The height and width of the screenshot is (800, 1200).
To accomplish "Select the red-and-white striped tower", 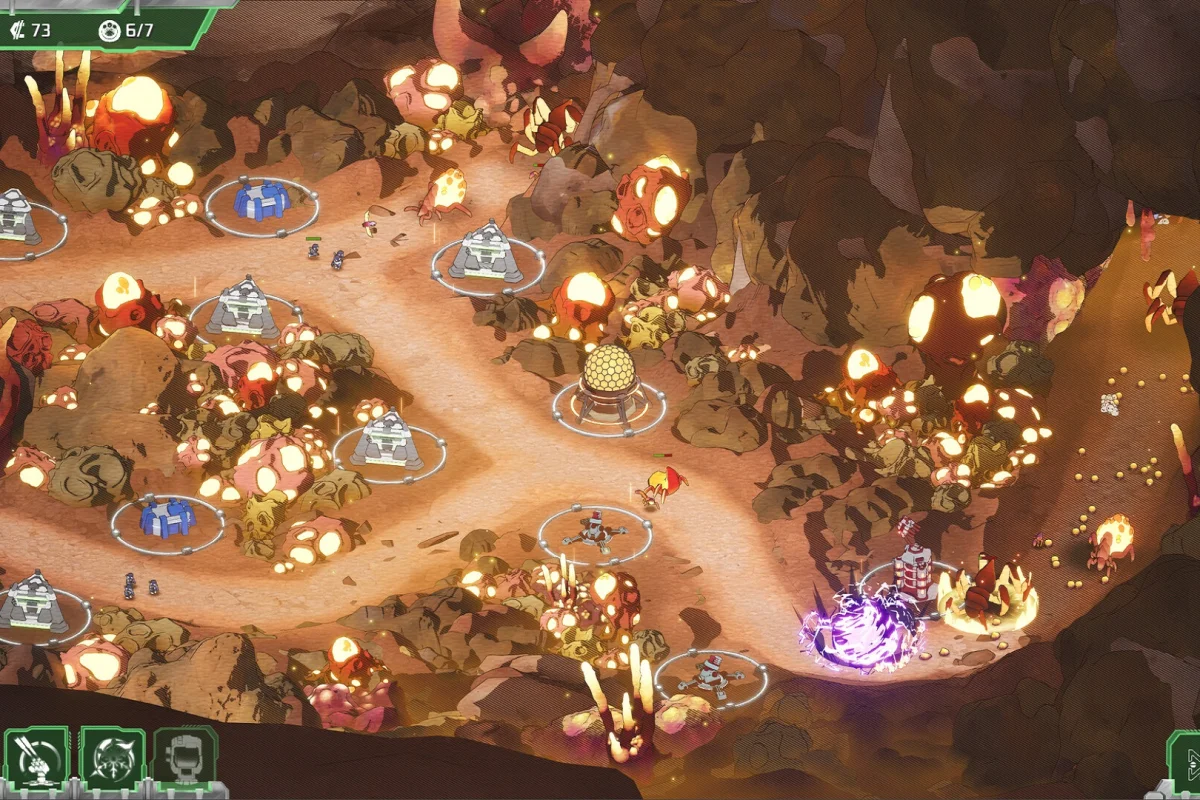I will tap(911, 567).
